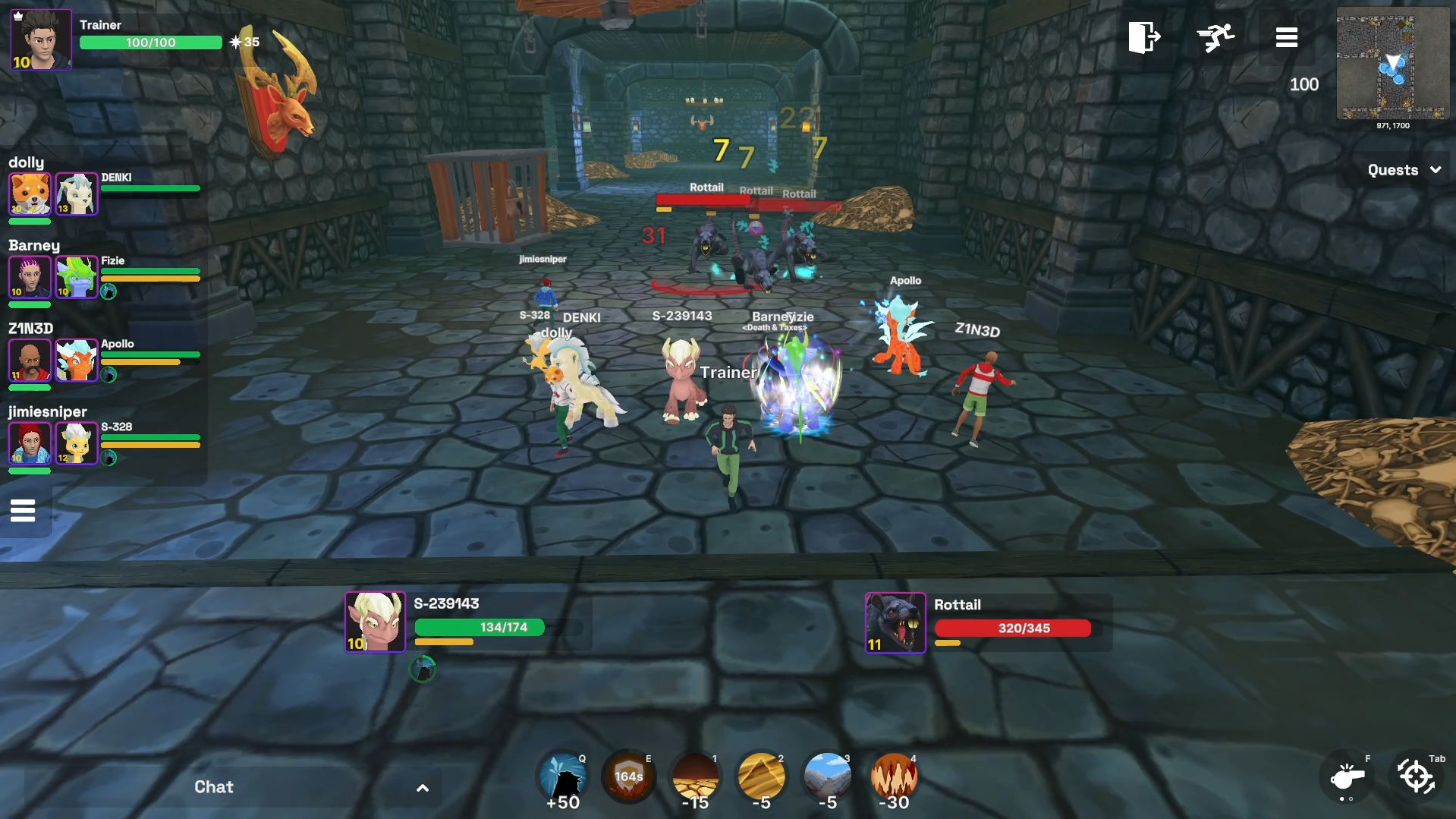Image resolution: width=1456 pixels, height=819 pixels.
Task: Select dolly's fox portrait in party list
Action: coord(30,194)
